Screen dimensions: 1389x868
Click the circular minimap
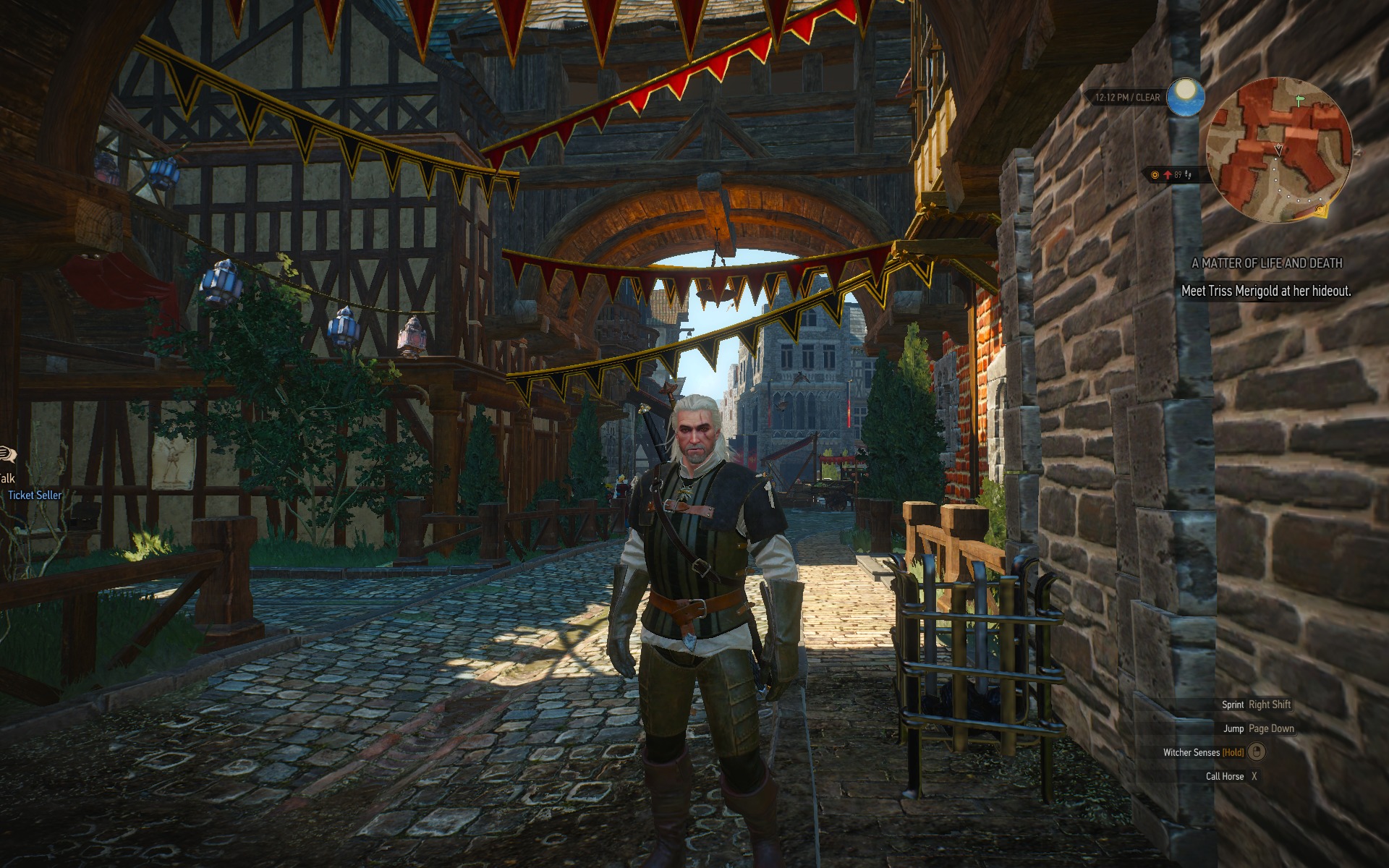click(x=1278, y=149)
